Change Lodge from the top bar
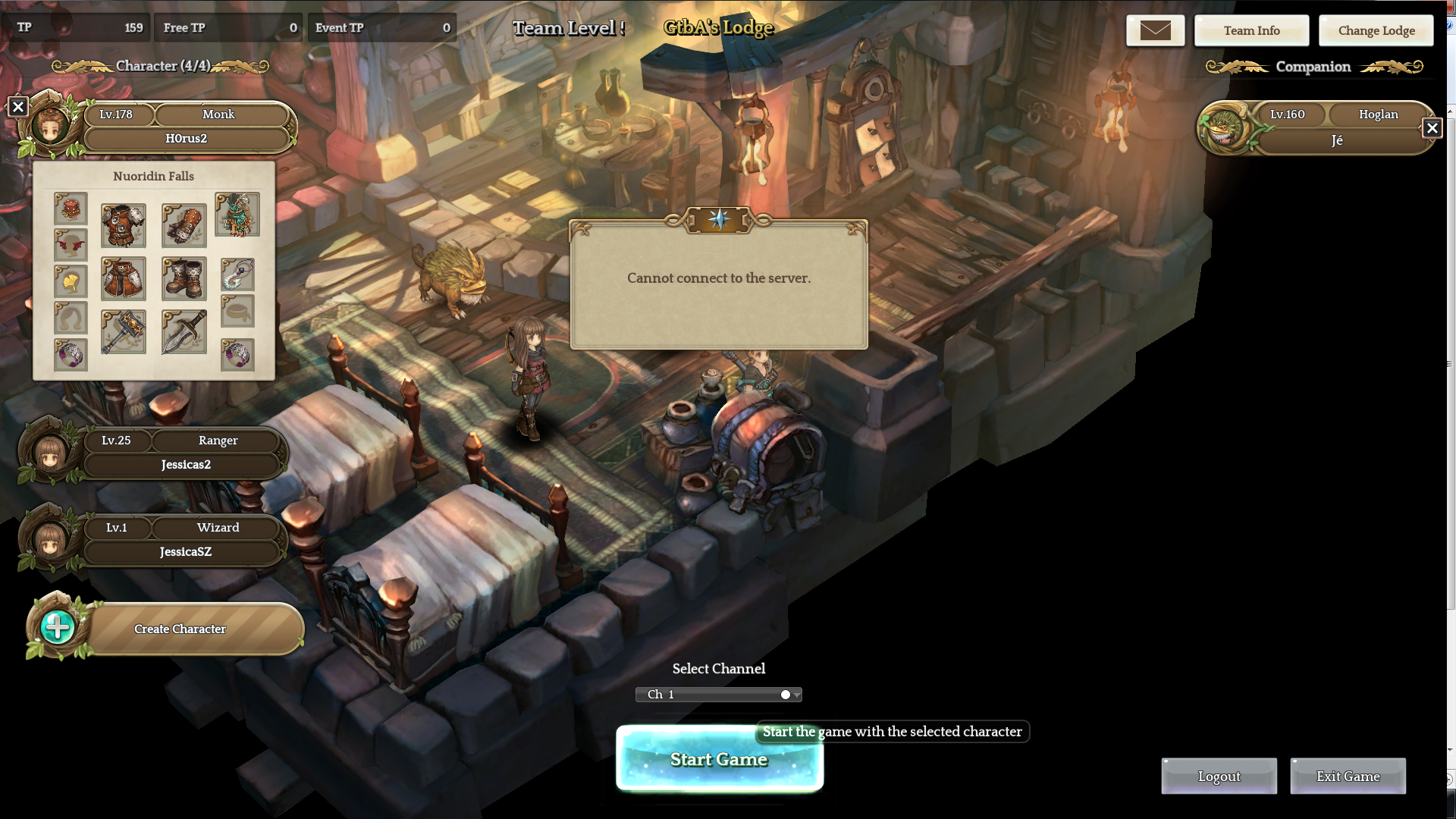Viewport: 1456px width, 819px height. coord(1376,31)
